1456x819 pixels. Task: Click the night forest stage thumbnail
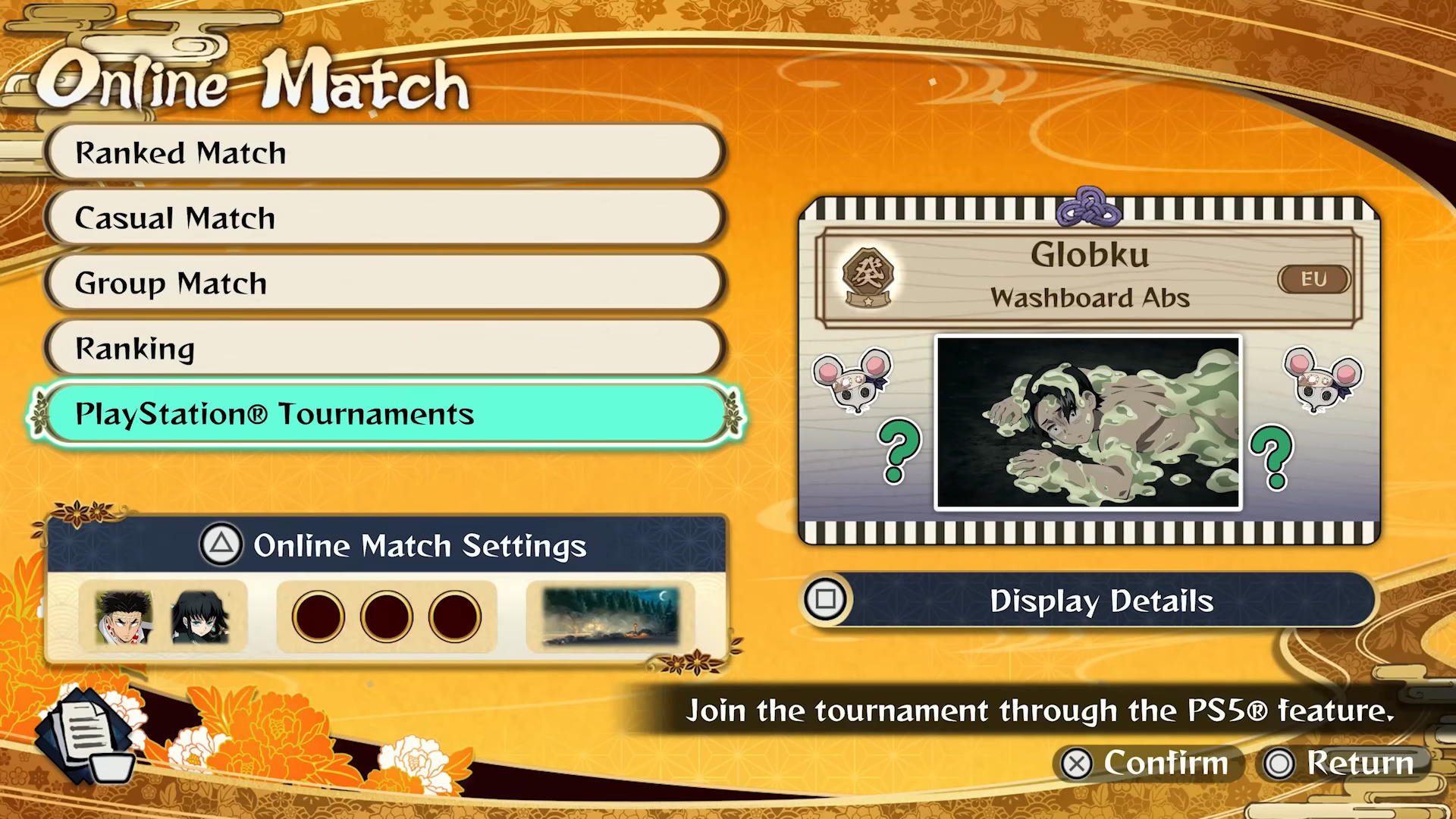[610, 617]
